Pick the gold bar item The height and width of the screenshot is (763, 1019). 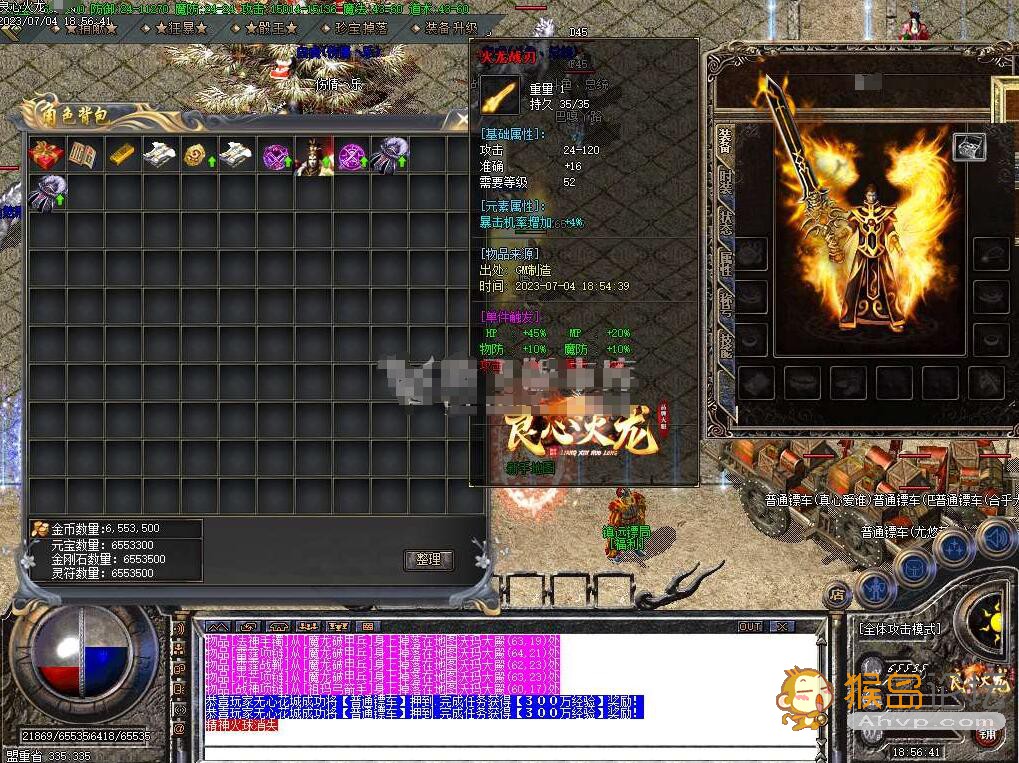120,155
